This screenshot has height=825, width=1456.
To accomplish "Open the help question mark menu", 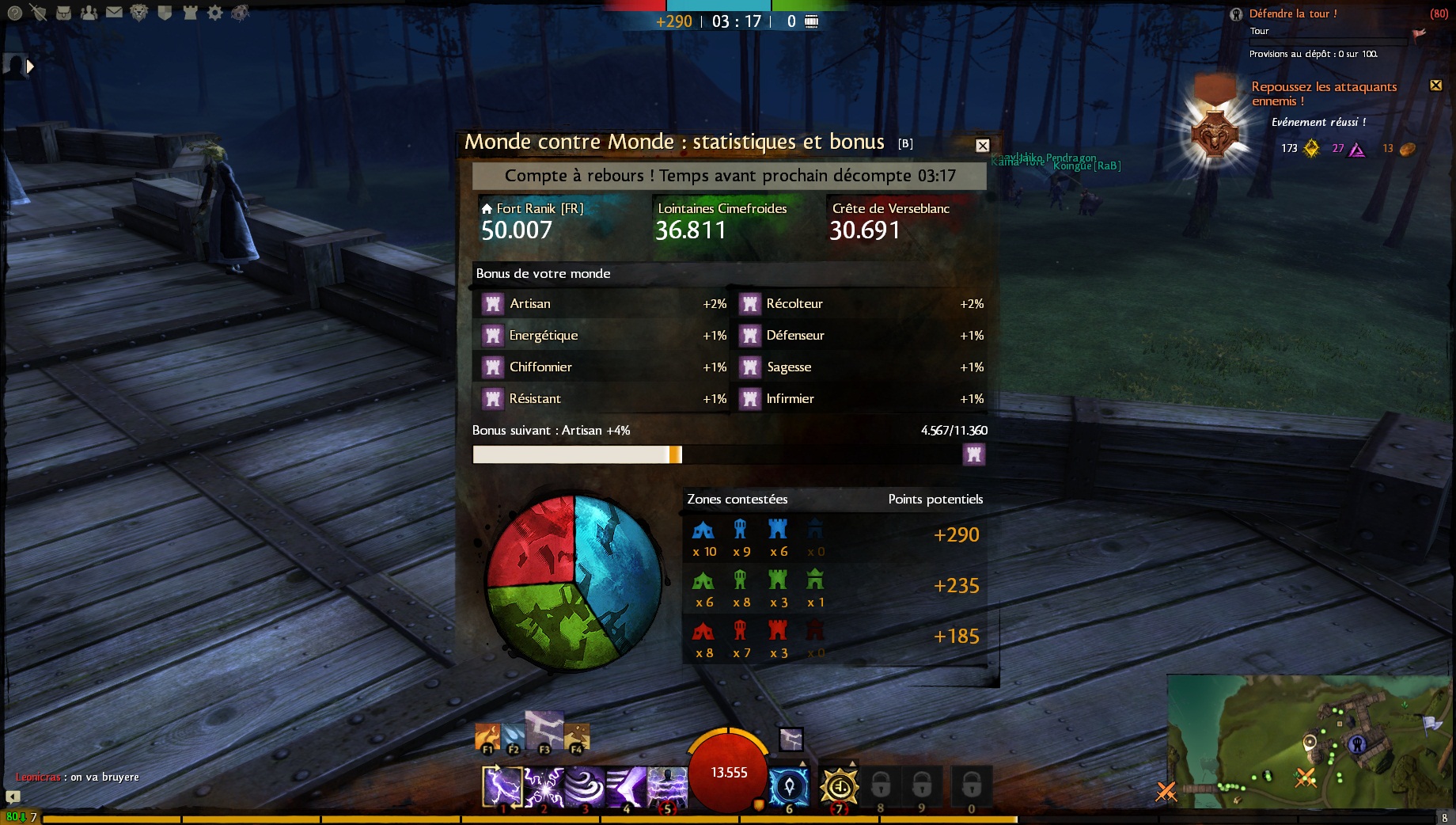I will pyautogui.click(x=14, y=13).
